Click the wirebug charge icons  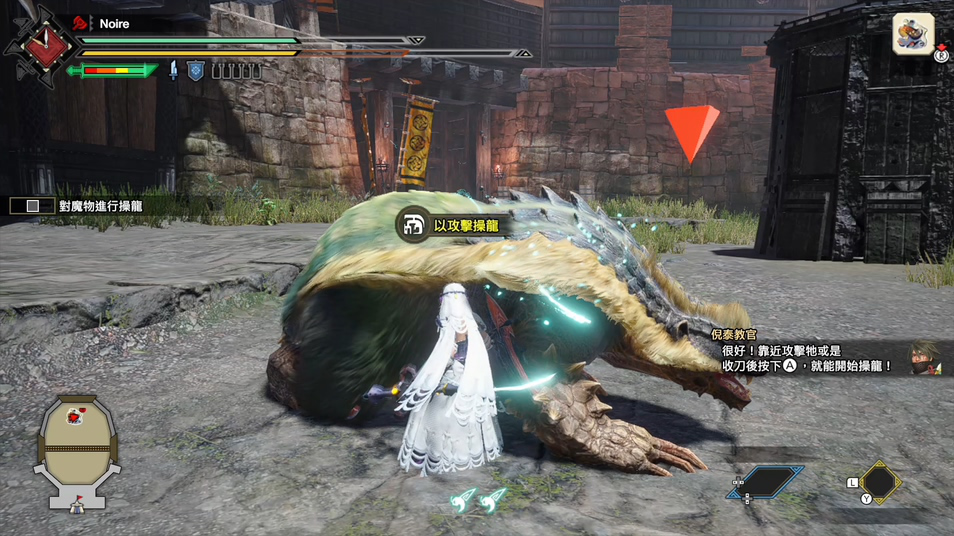[476, 501]
